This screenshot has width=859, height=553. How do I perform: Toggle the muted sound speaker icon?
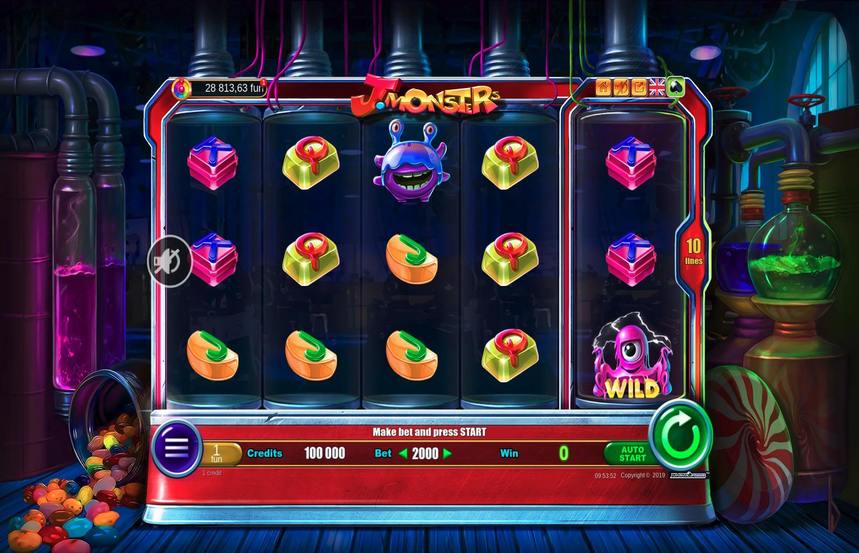(168, 263)
